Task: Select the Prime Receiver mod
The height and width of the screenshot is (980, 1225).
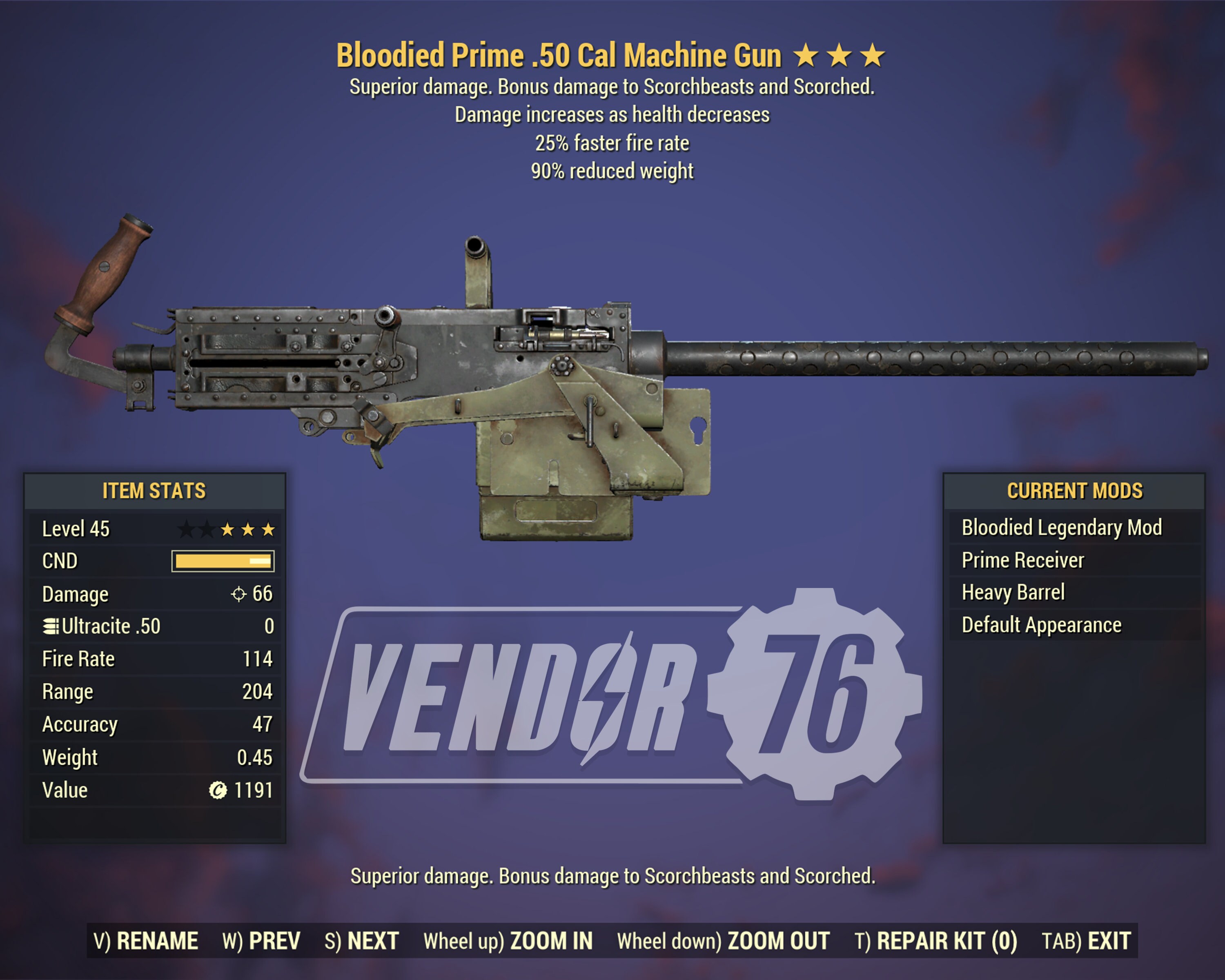Action: (x=1023, y=559)
